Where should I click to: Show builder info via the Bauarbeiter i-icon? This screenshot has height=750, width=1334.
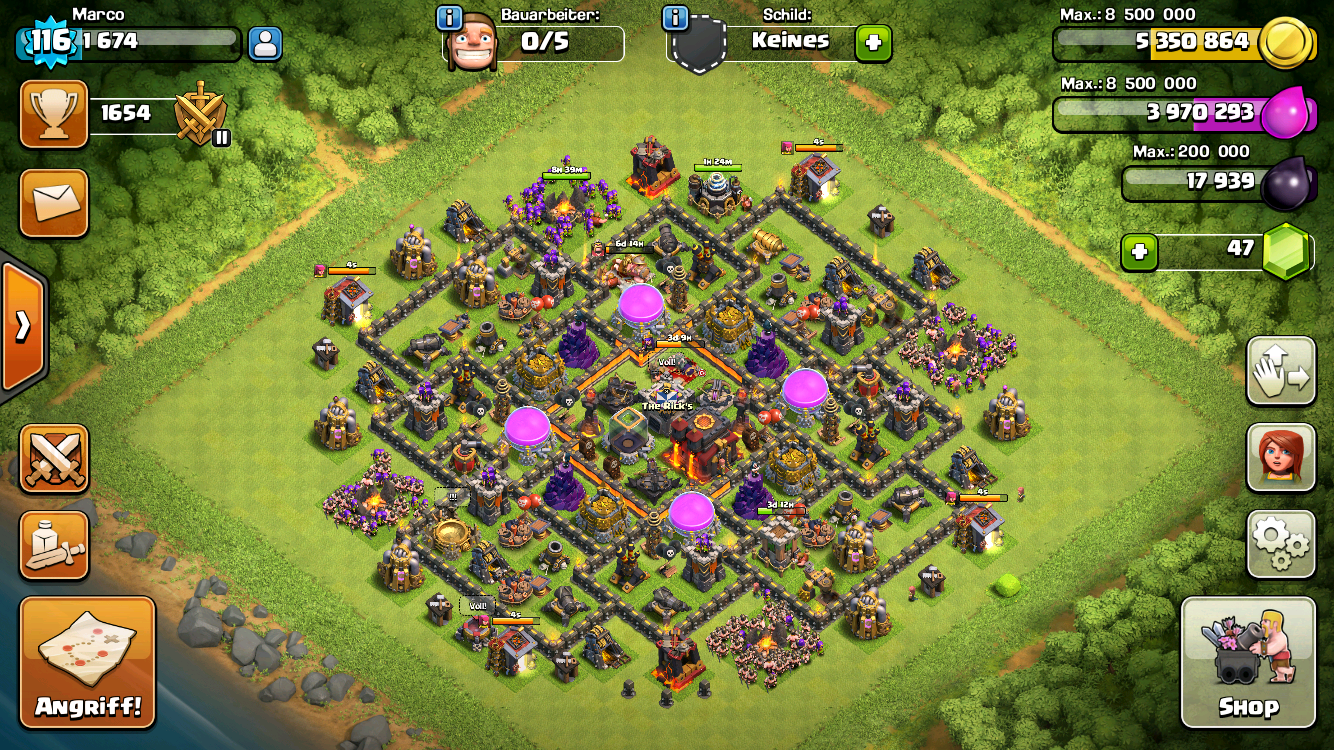(x=450, y=17)
